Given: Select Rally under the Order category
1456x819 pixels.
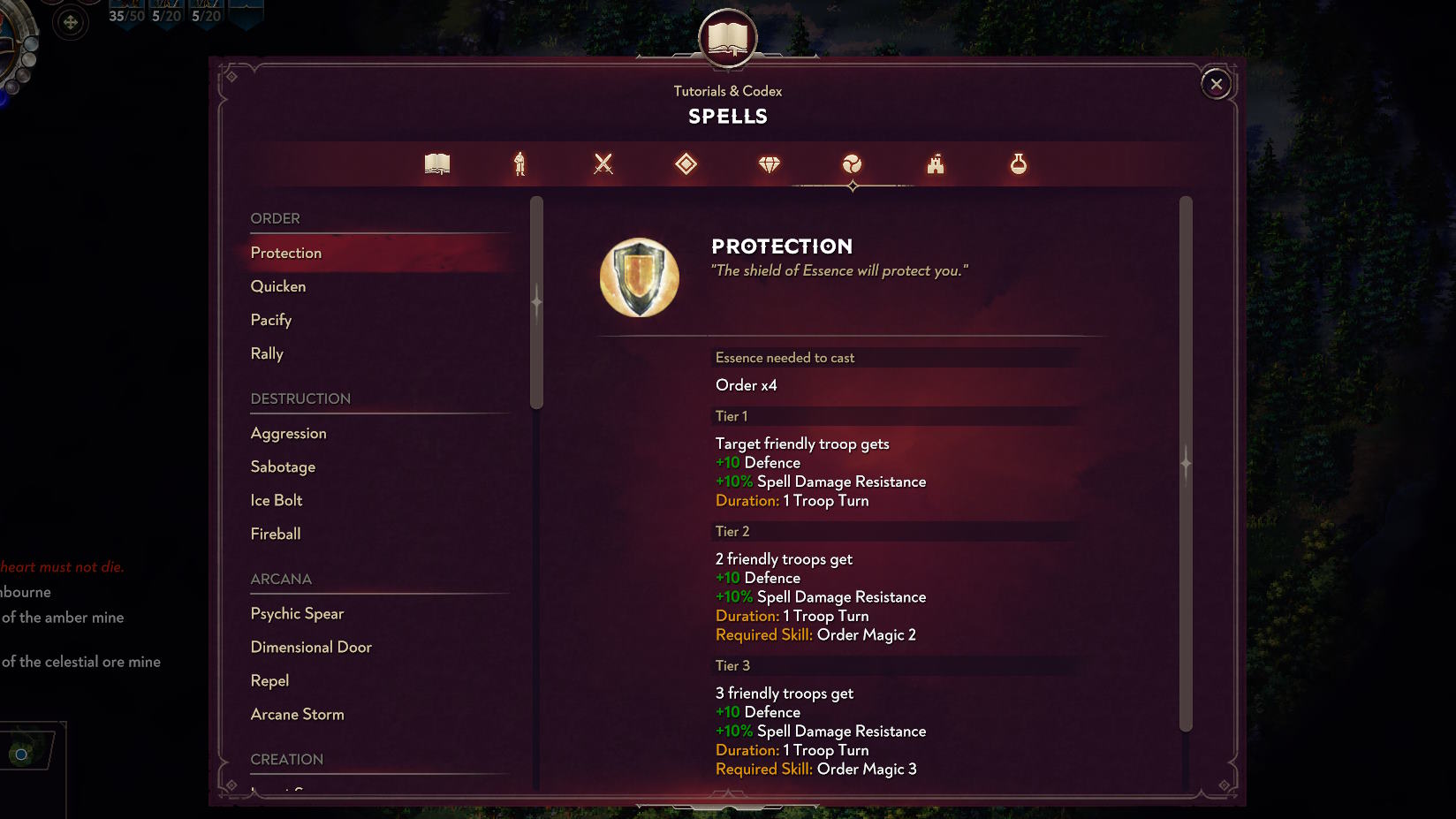Looking at the screenshot, I should (x=267, y=353).
